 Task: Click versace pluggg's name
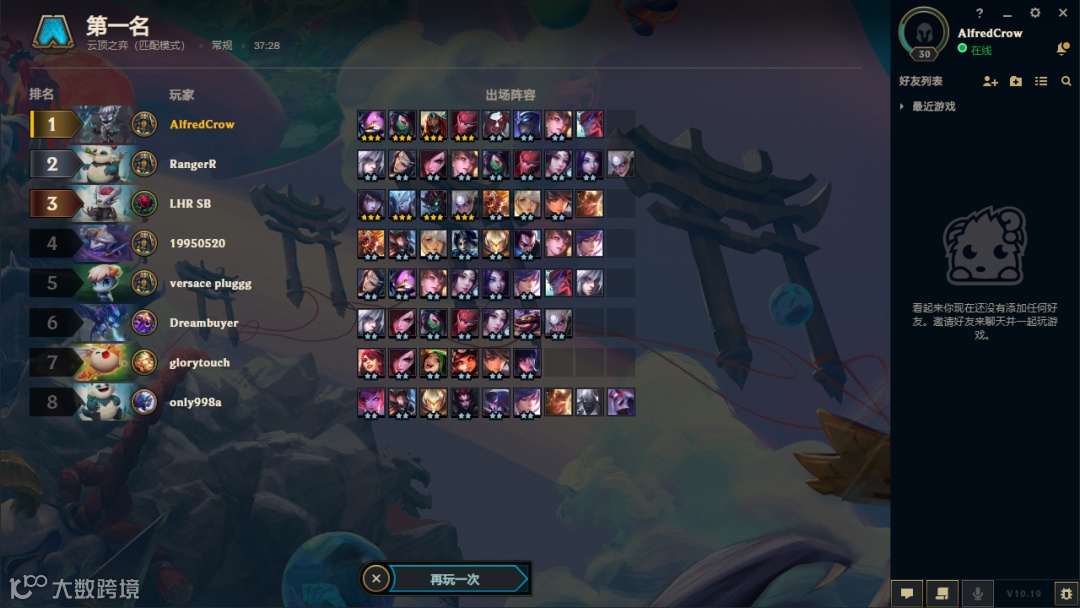click(210, 283)
